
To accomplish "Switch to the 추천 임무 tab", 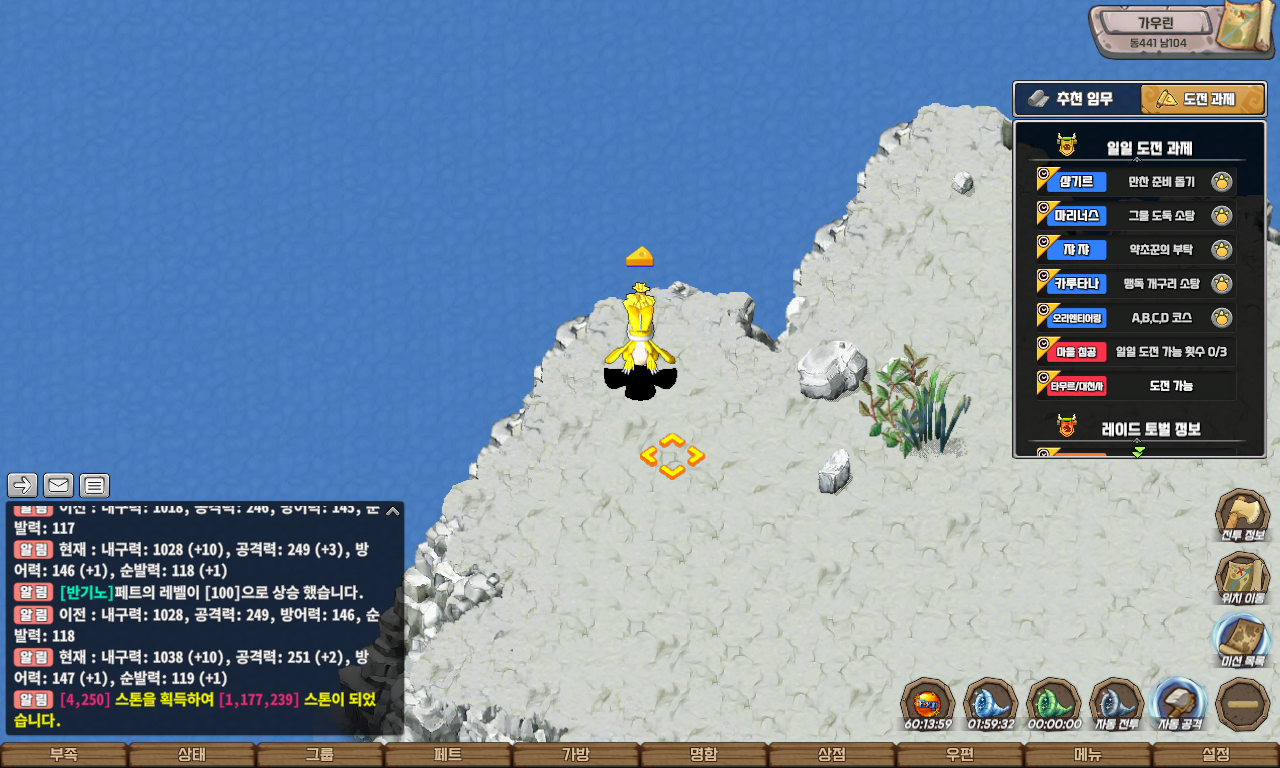I will pyautogui.click(x=1077, y=99).
